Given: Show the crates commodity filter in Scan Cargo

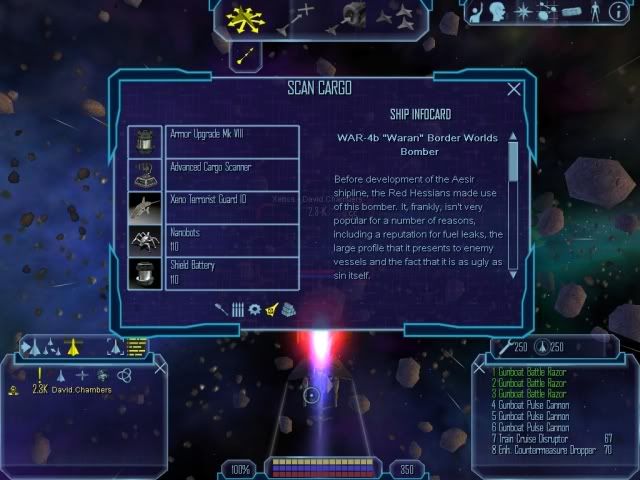Looking at the screenshot, I should [288, 310].
